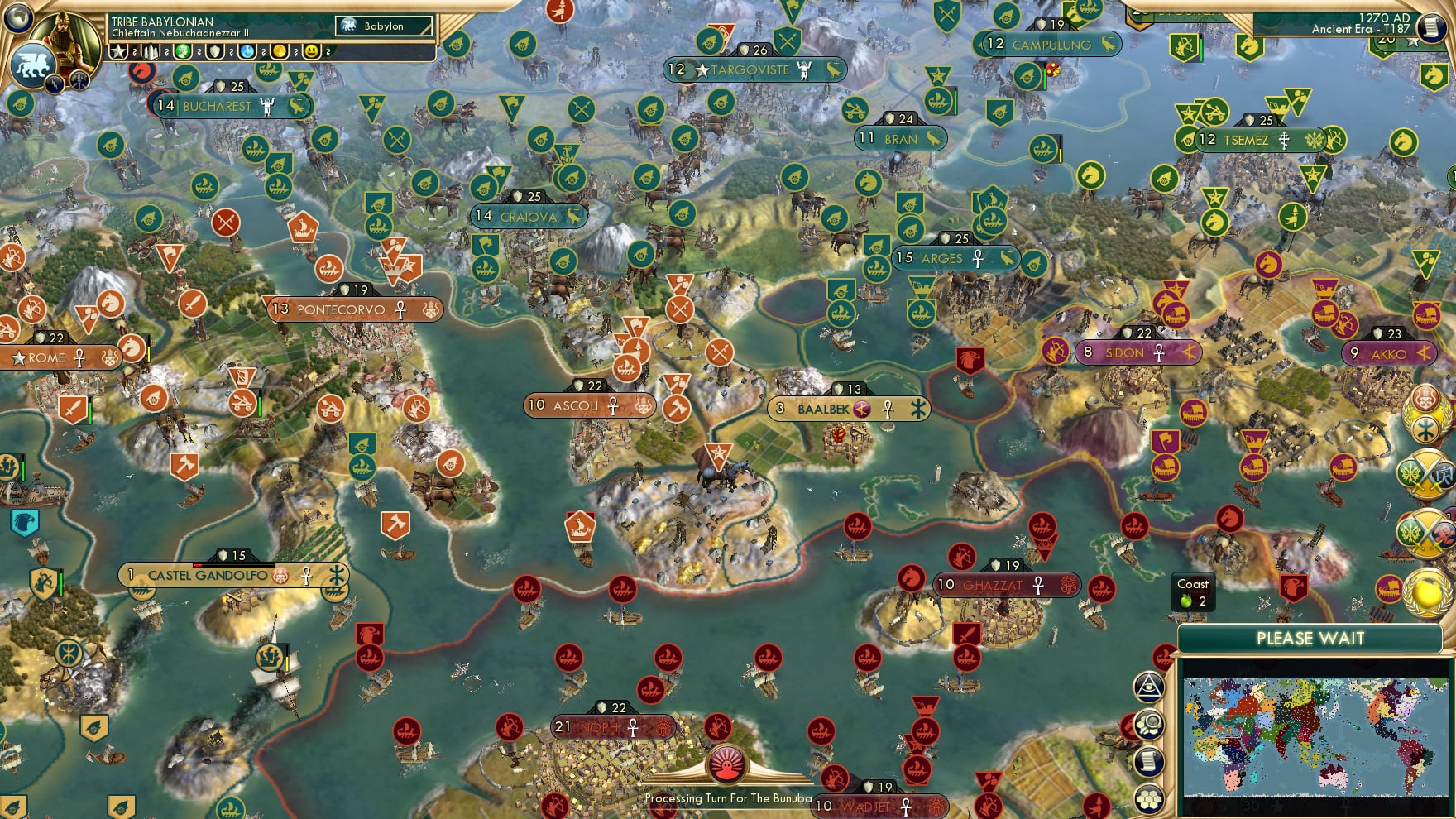
Task: Open the Babylon civilization selector dropdown
Action: (x=382, y=26)
